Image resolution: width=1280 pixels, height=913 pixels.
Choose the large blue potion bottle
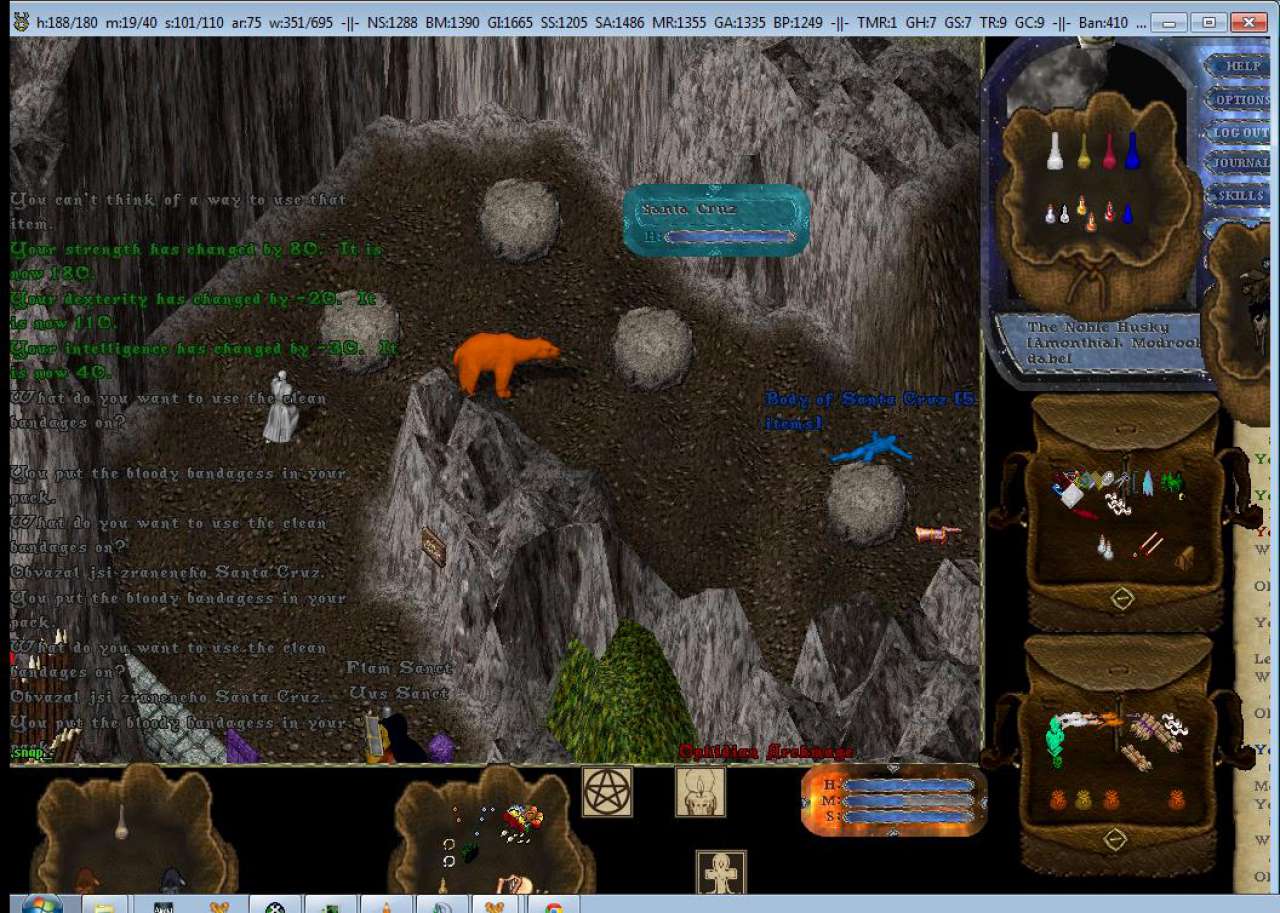pyautogui.click(x=1132, y=152)
